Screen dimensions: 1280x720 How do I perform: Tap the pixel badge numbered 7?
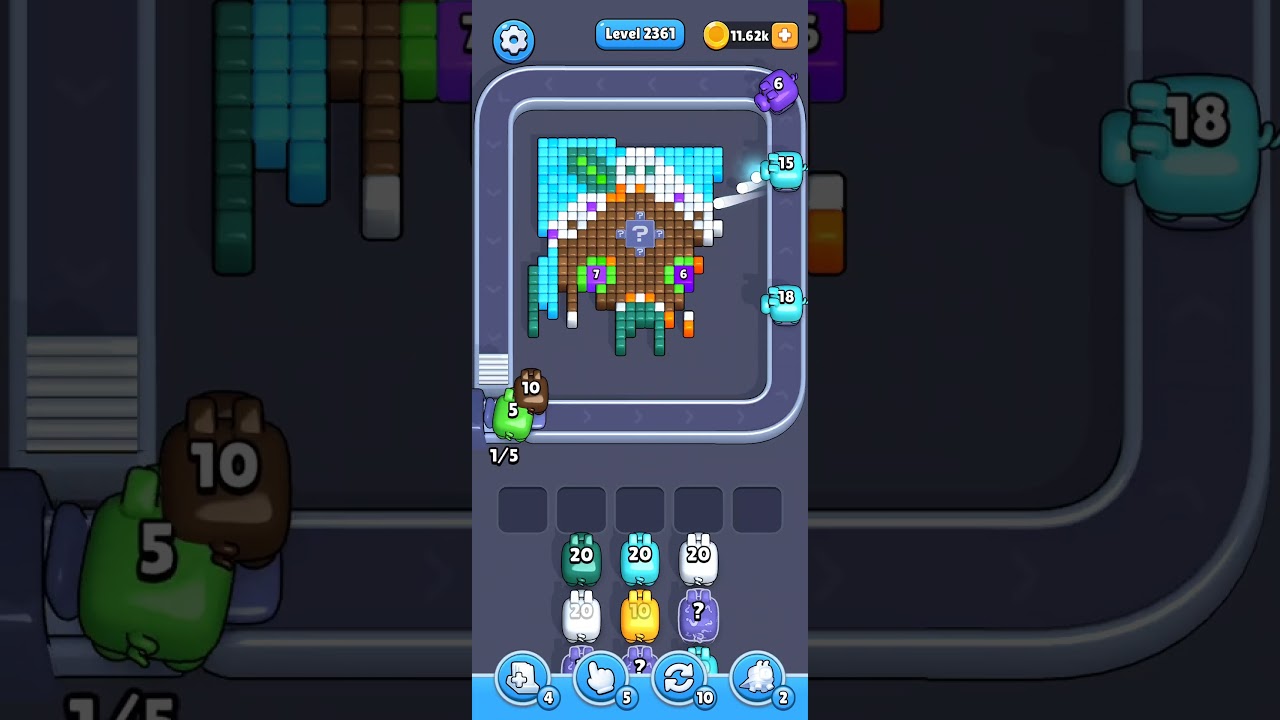pos(595,272)
